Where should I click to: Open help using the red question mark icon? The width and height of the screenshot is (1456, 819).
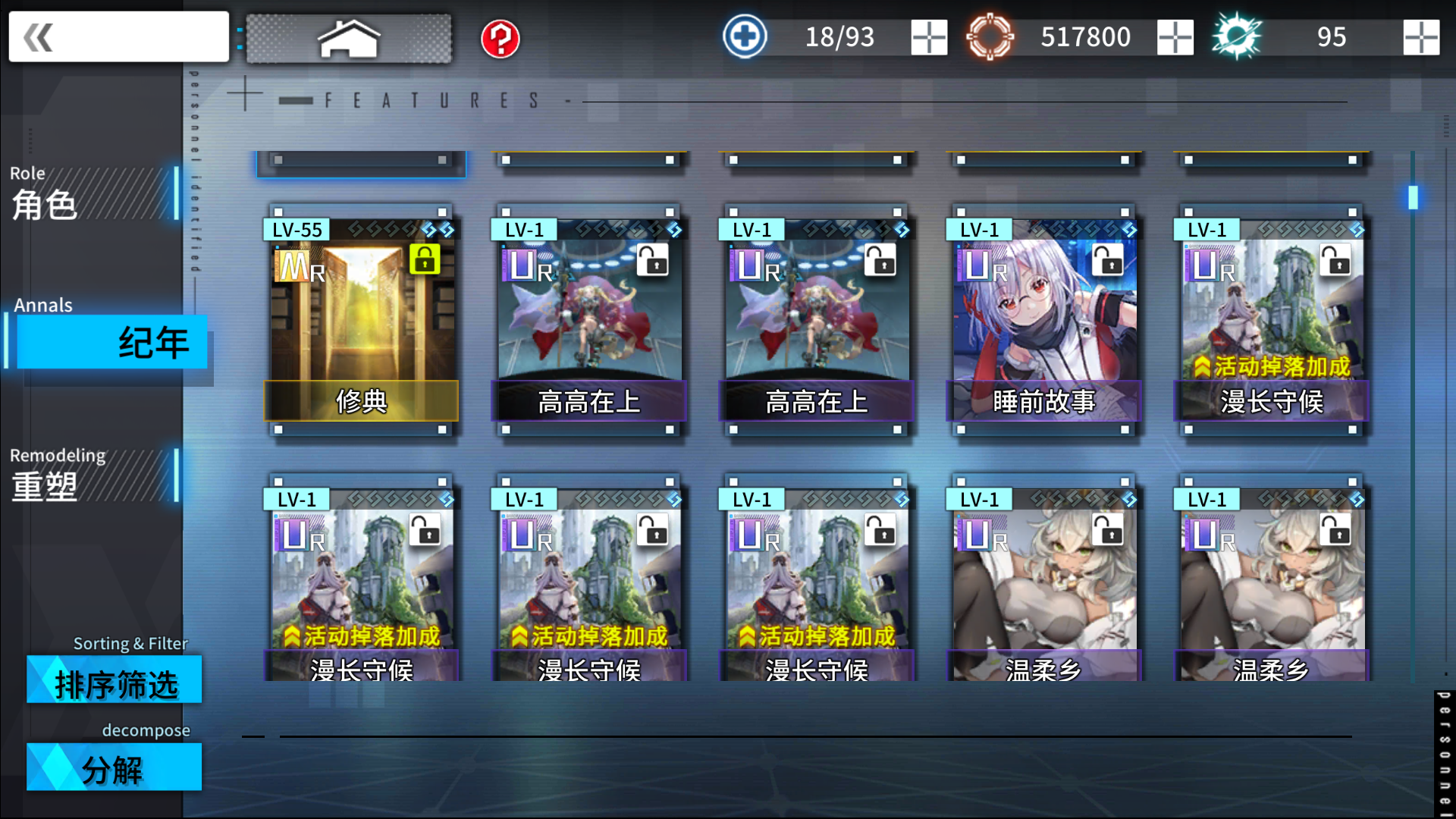(498, 36)
